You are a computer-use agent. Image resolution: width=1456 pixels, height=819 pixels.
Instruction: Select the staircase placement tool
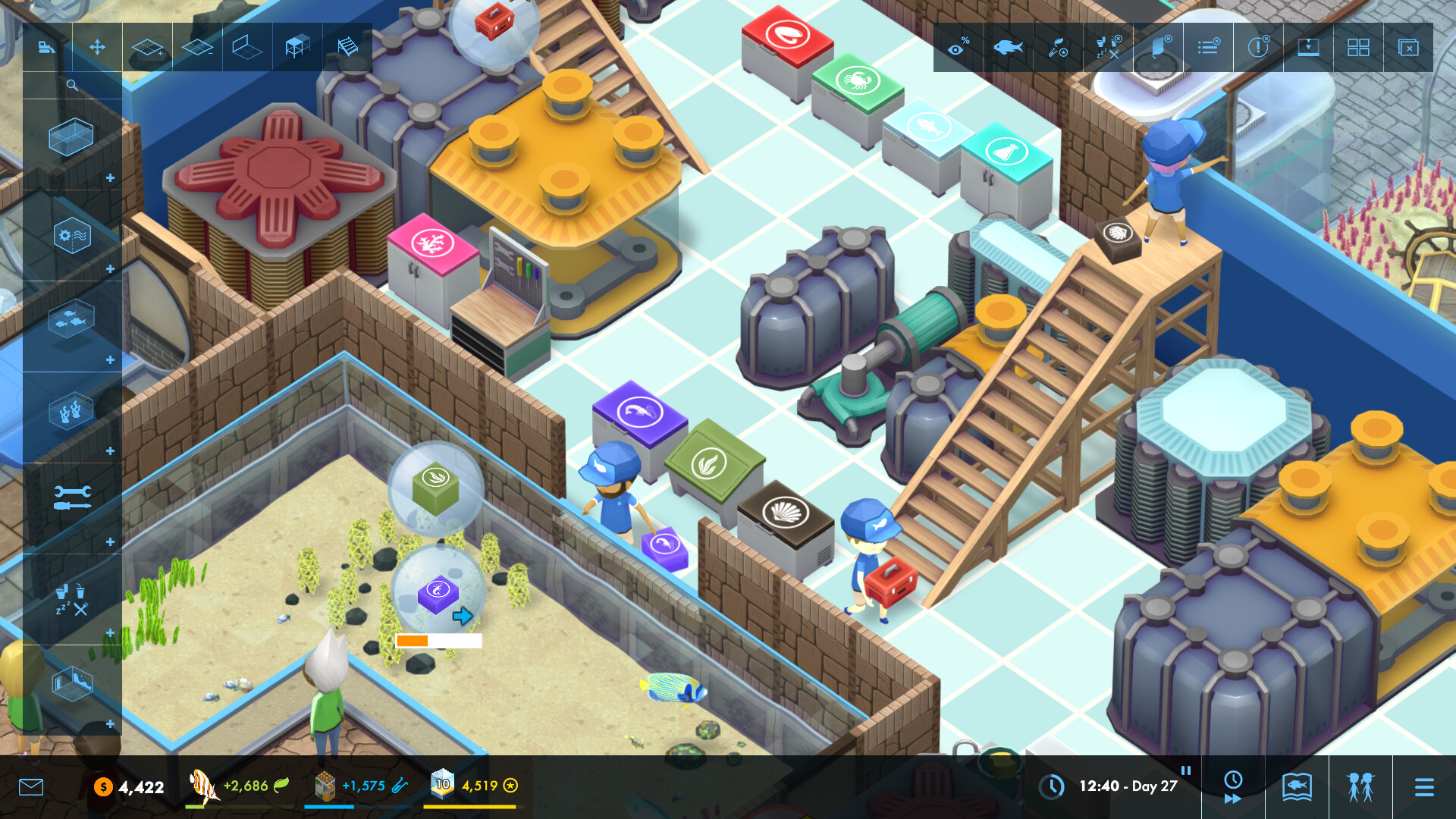(347, 47)
